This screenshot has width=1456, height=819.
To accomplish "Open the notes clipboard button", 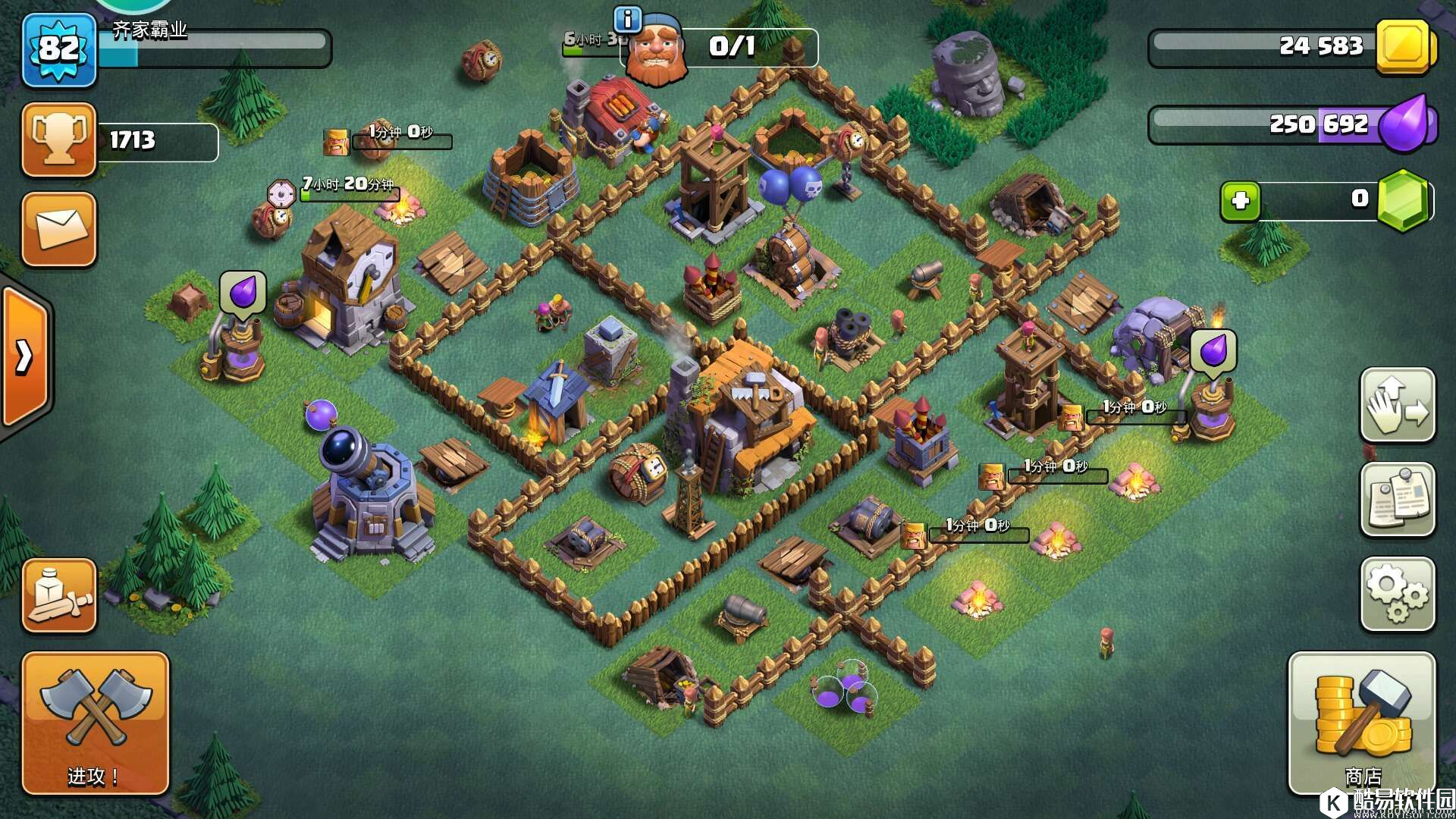I will pyautogui.click(x=1397, y=499).
